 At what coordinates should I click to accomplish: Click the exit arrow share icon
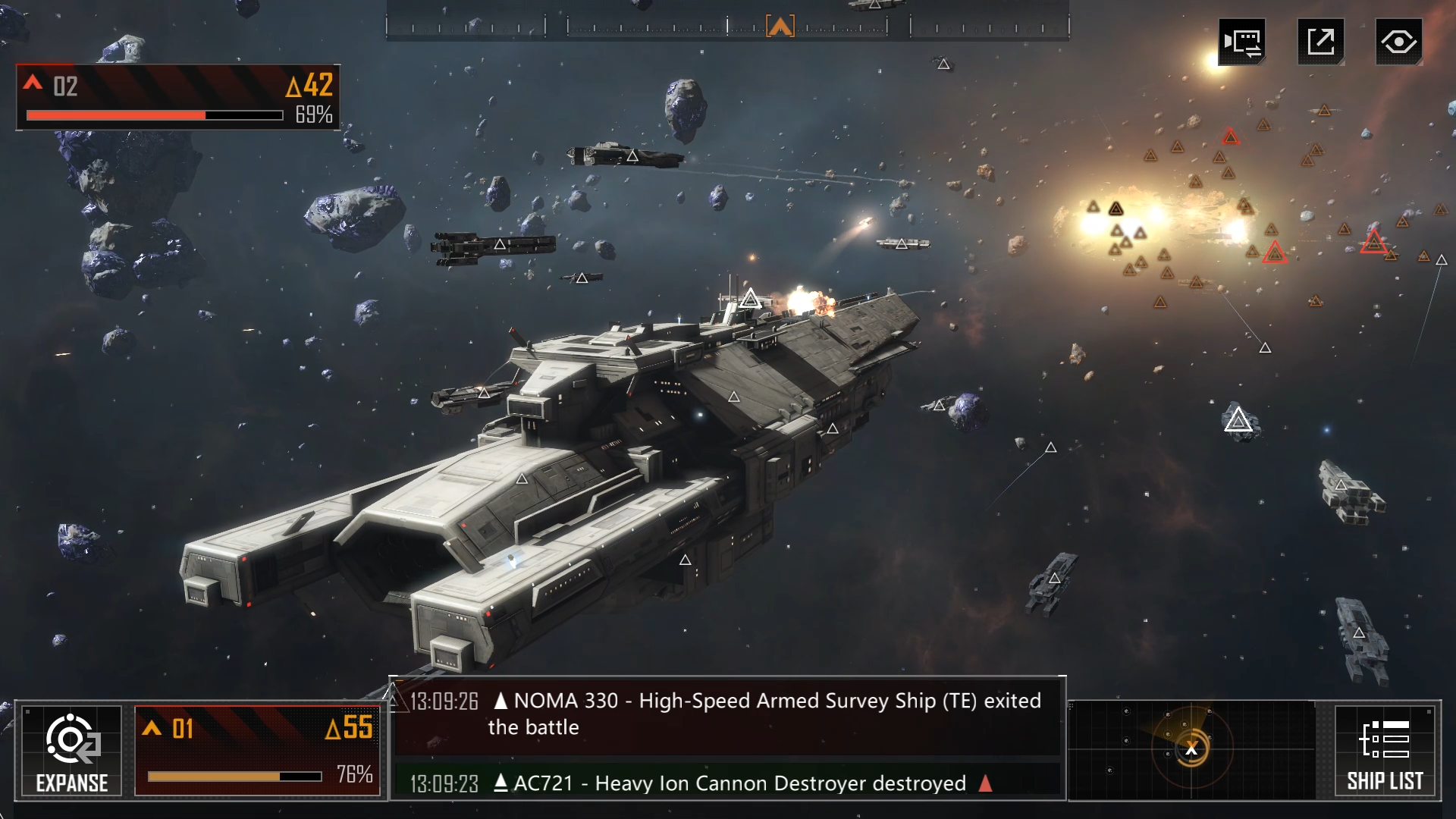(1320, 42)
